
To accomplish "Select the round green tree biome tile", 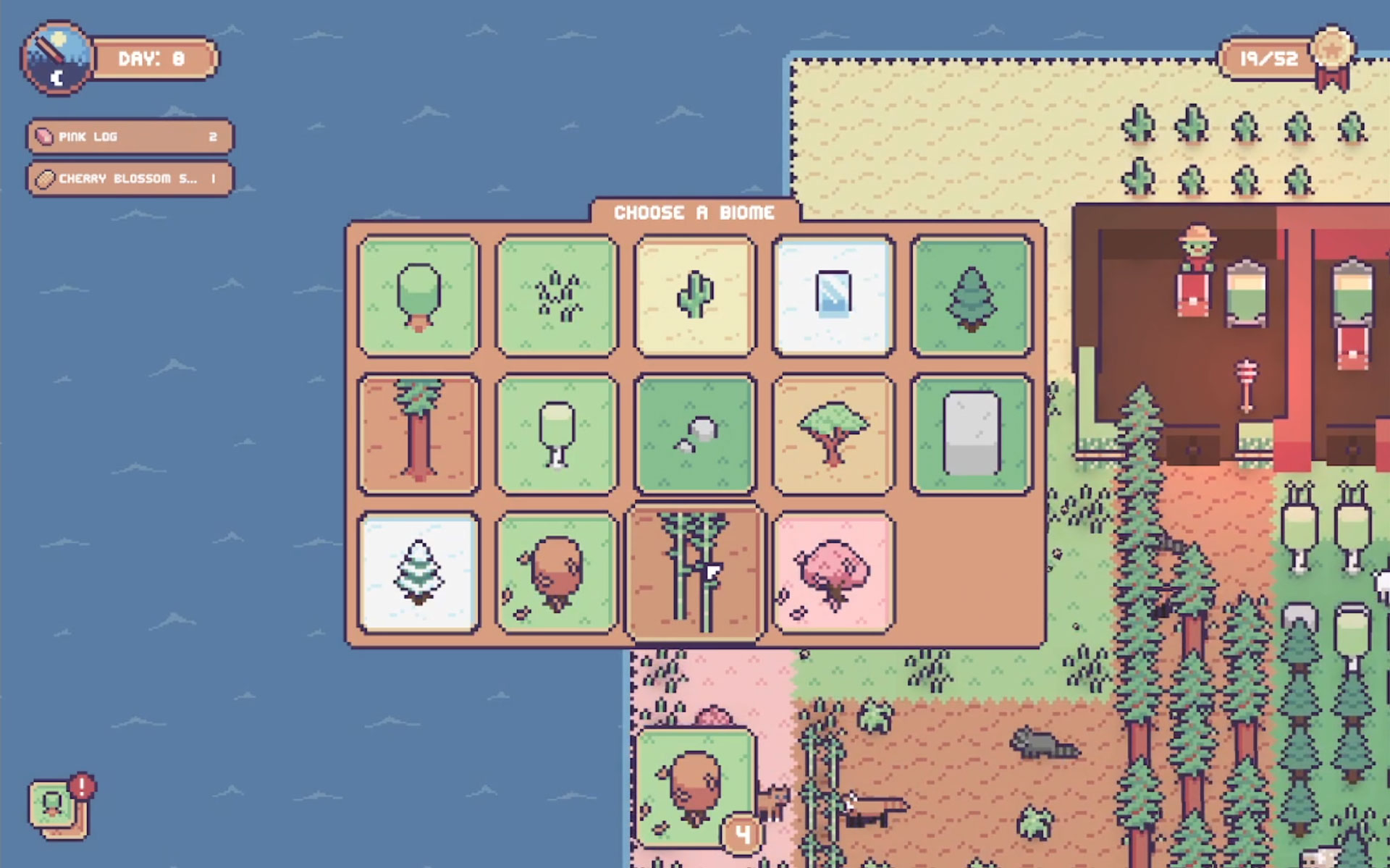I will pos(418,296).
